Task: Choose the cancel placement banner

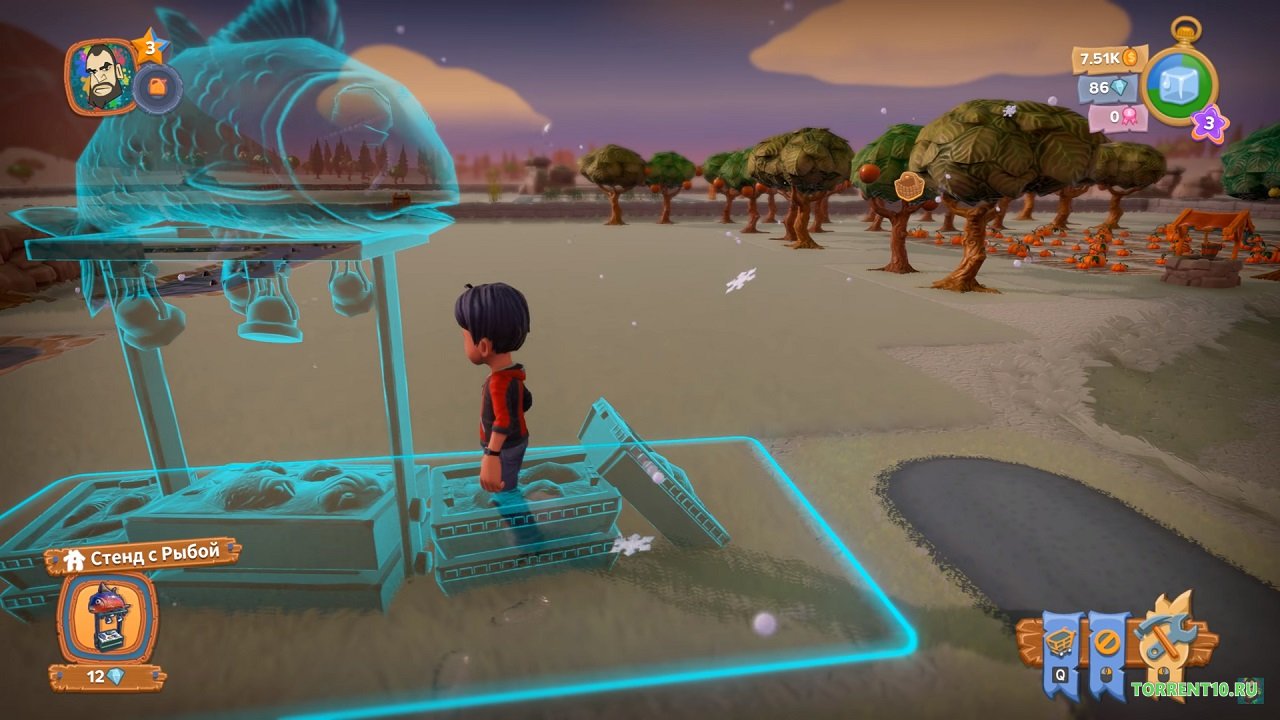Action: (1107, 643)
